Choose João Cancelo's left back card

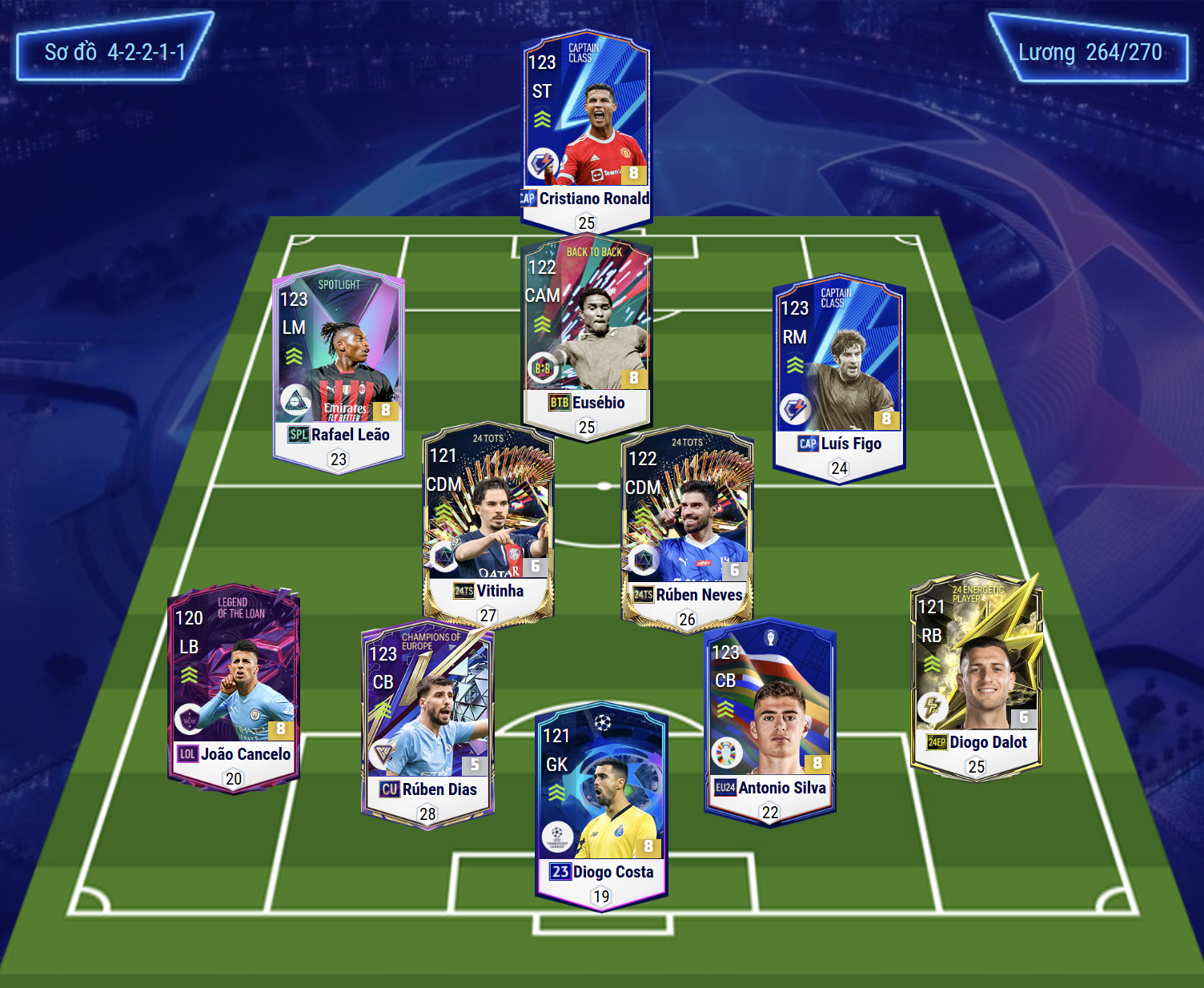point(233,687)
